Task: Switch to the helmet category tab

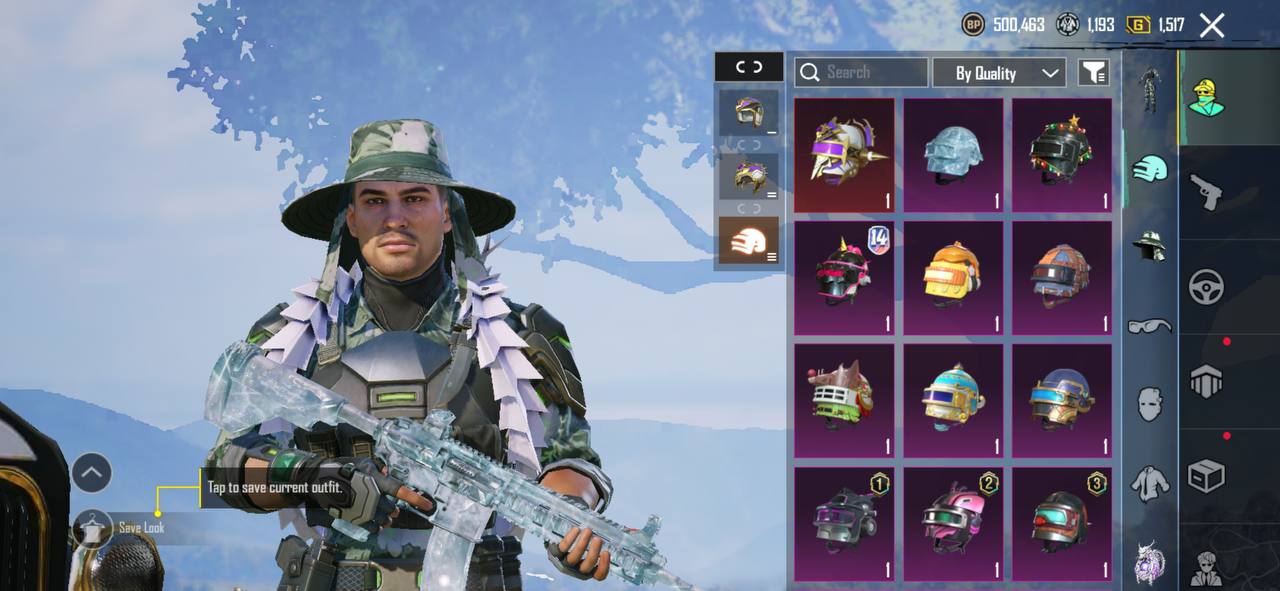Action: (1150, 168)
